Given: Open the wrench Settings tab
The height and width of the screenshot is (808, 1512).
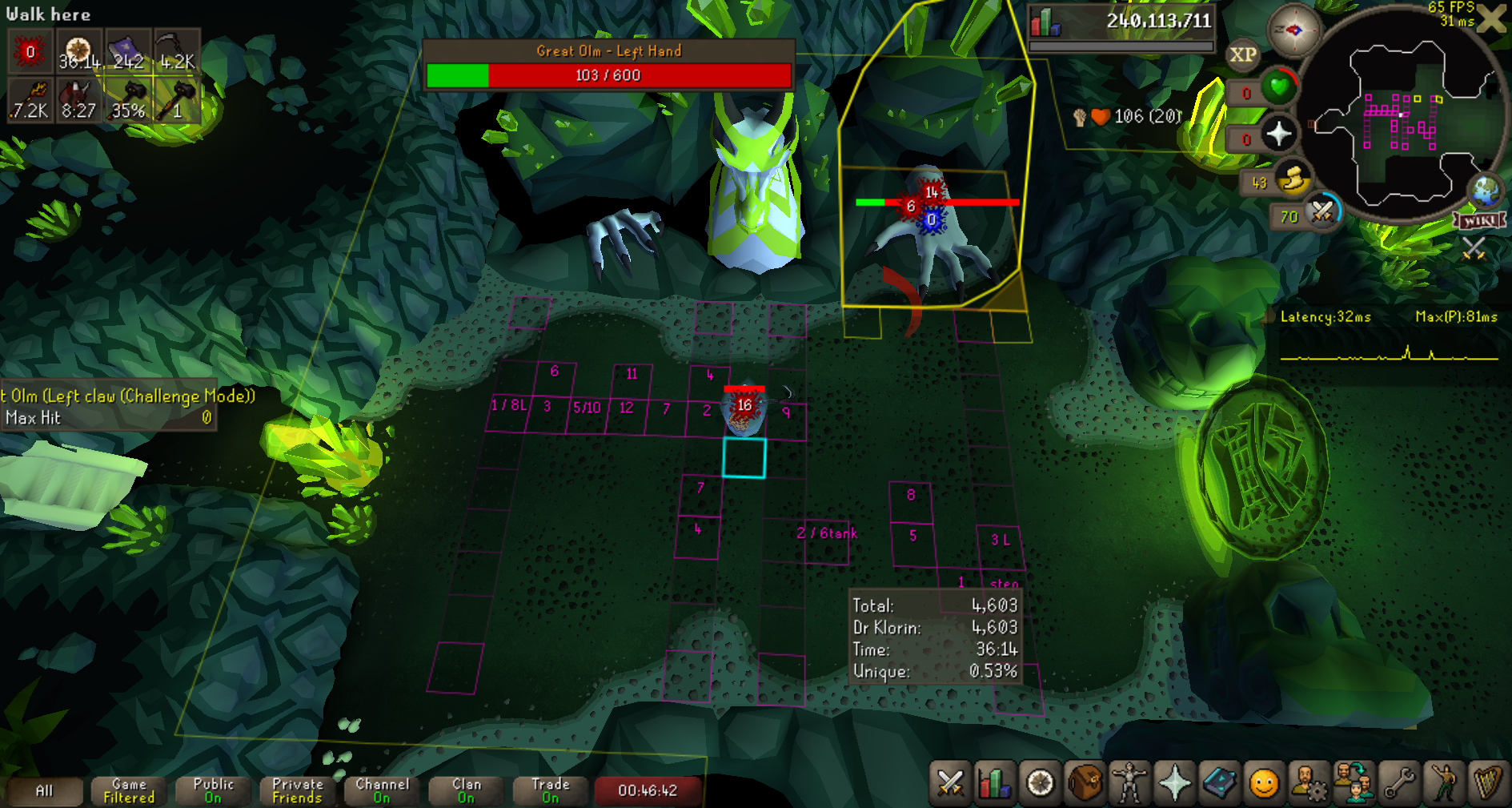Looking at the screenshot, I should (x=1398, y=782).
